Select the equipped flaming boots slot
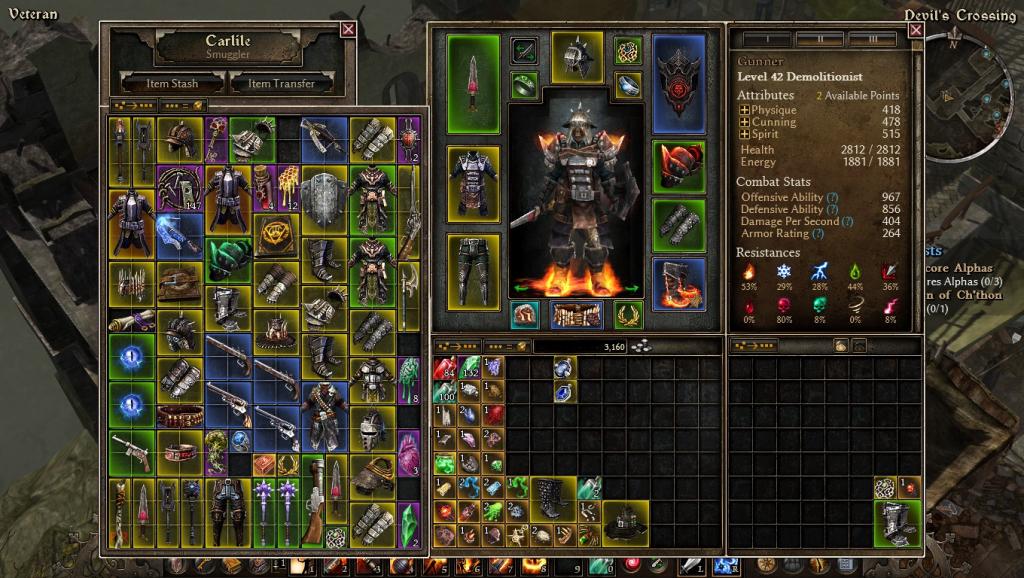Image resolution: width=1024 pixels, height=578 pixels. tap(679, 283)
